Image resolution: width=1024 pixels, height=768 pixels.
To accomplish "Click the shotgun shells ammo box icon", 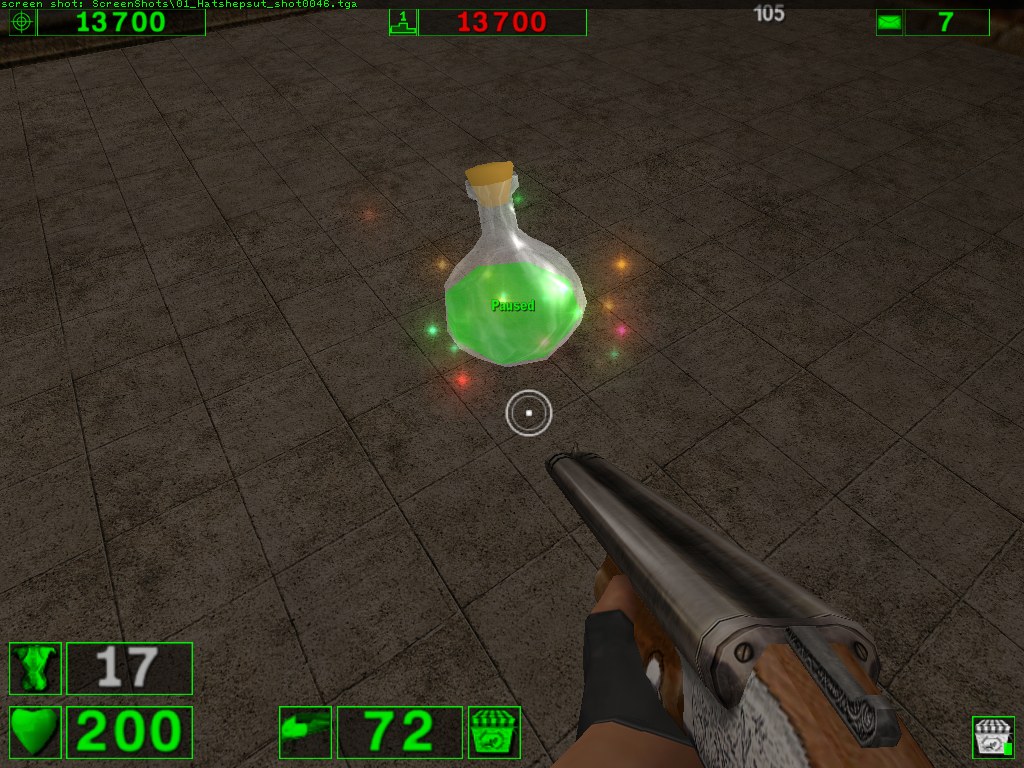I will click(x=494, y=732).
